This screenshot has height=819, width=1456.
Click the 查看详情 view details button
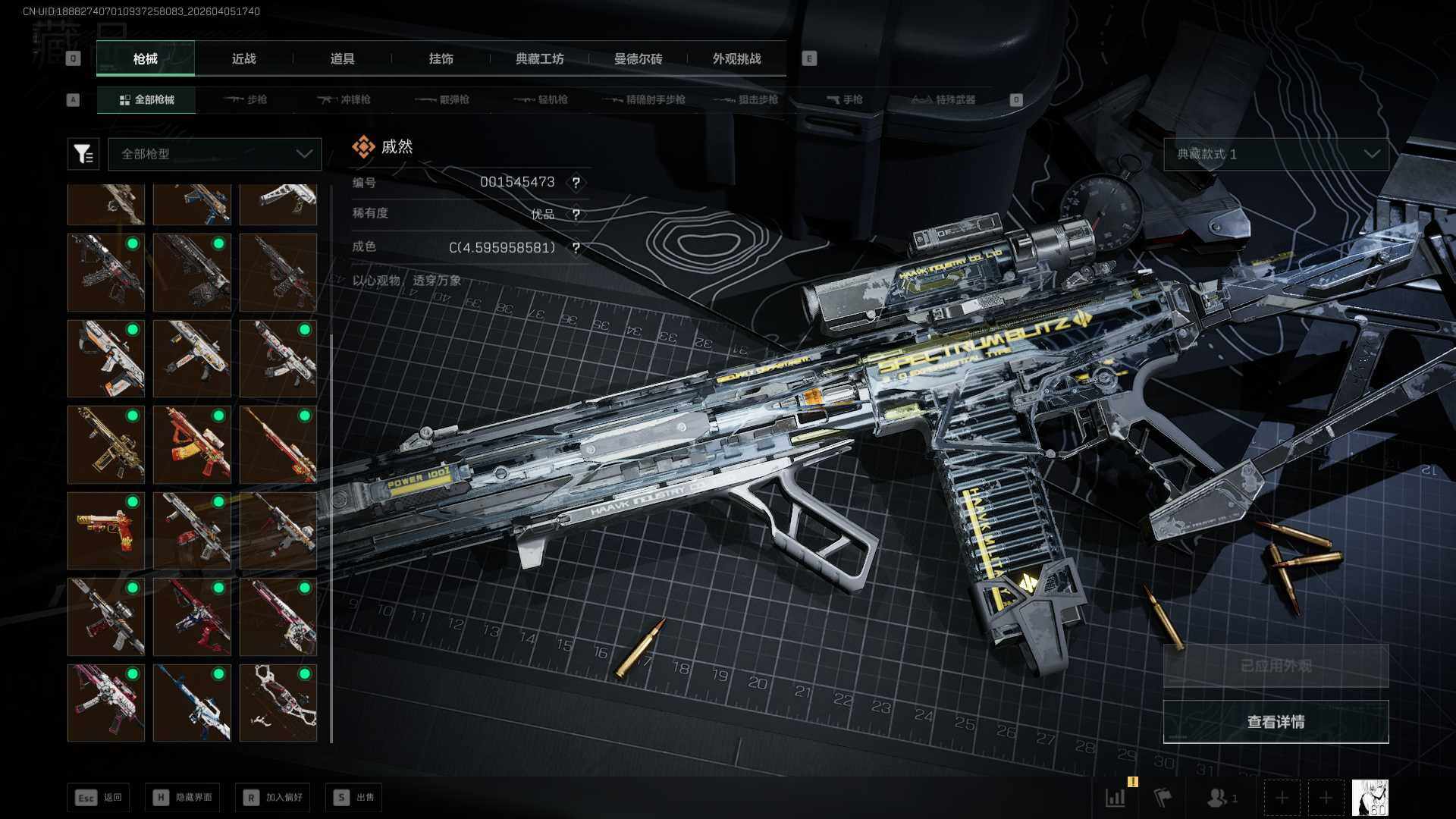click(x=1276, y=722)
